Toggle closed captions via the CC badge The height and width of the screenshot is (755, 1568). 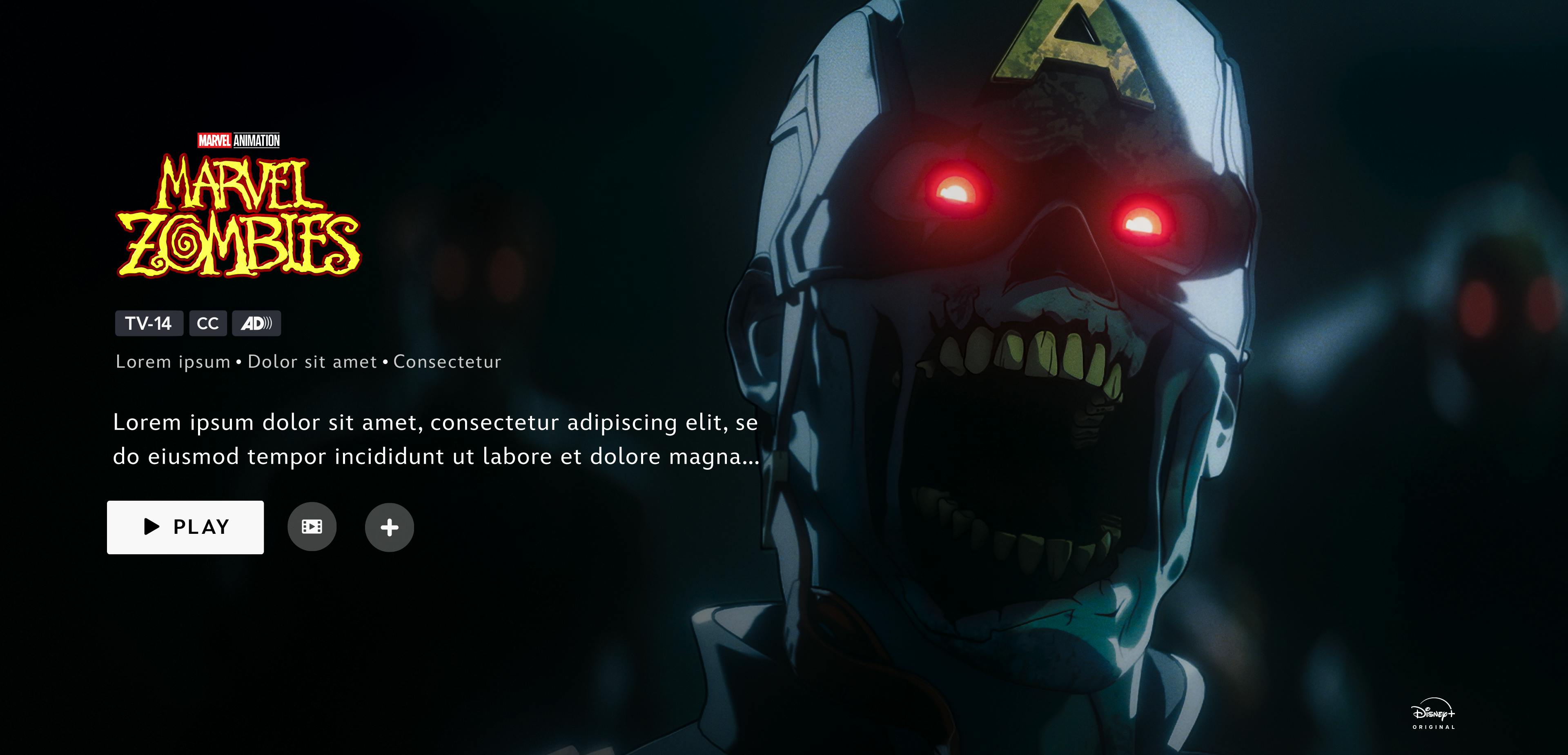[207, 323]
